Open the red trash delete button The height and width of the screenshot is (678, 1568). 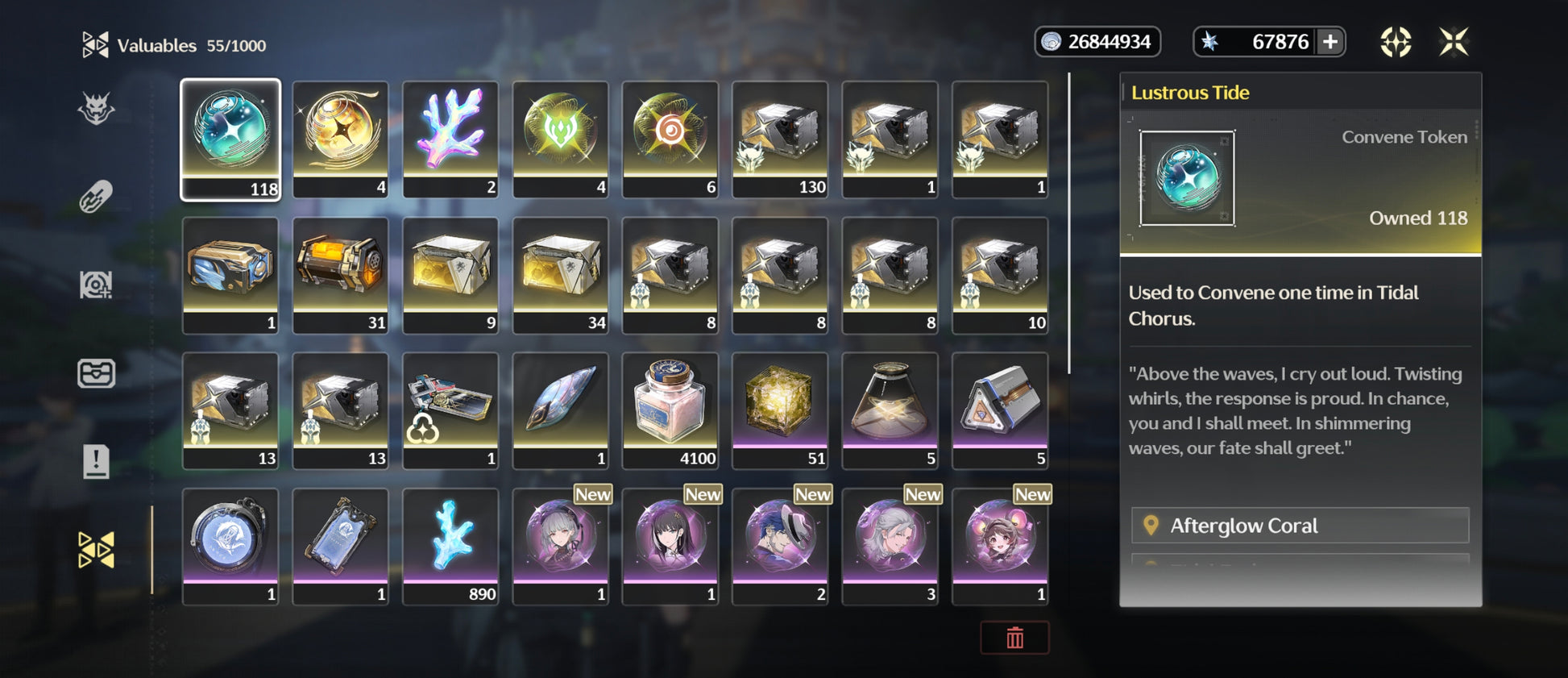(1014, 638)
